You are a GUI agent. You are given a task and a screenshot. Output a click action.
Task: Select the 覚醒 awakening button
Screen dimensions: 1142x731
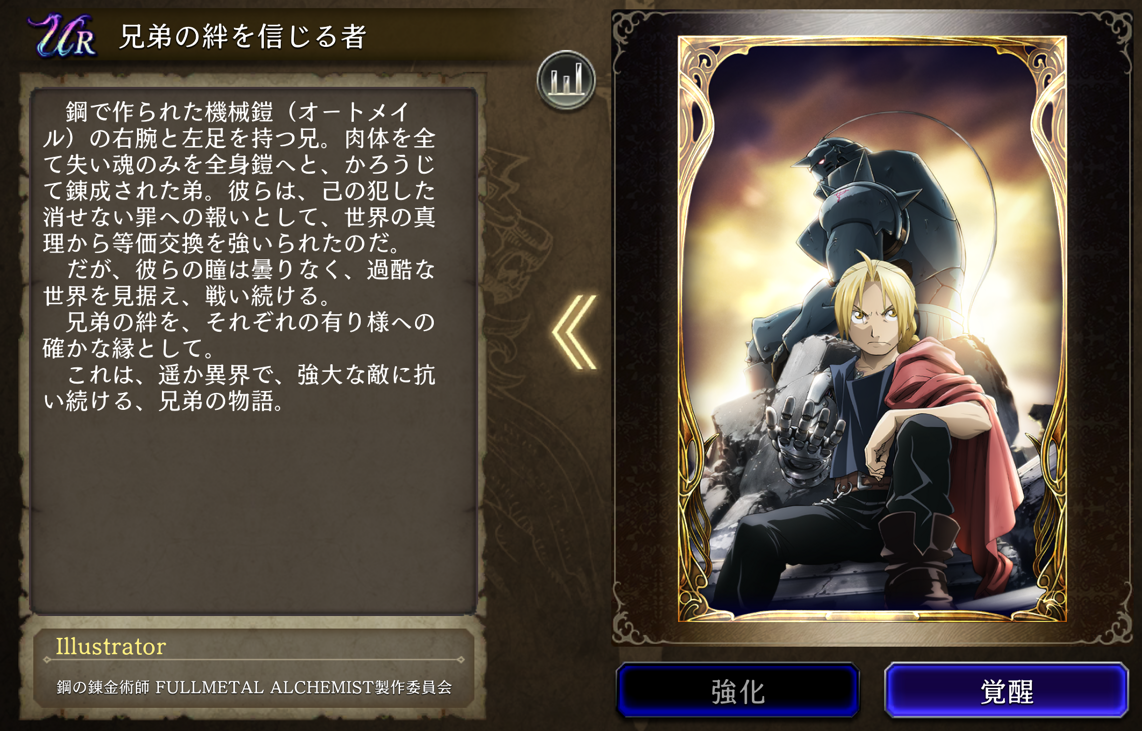1006,690
